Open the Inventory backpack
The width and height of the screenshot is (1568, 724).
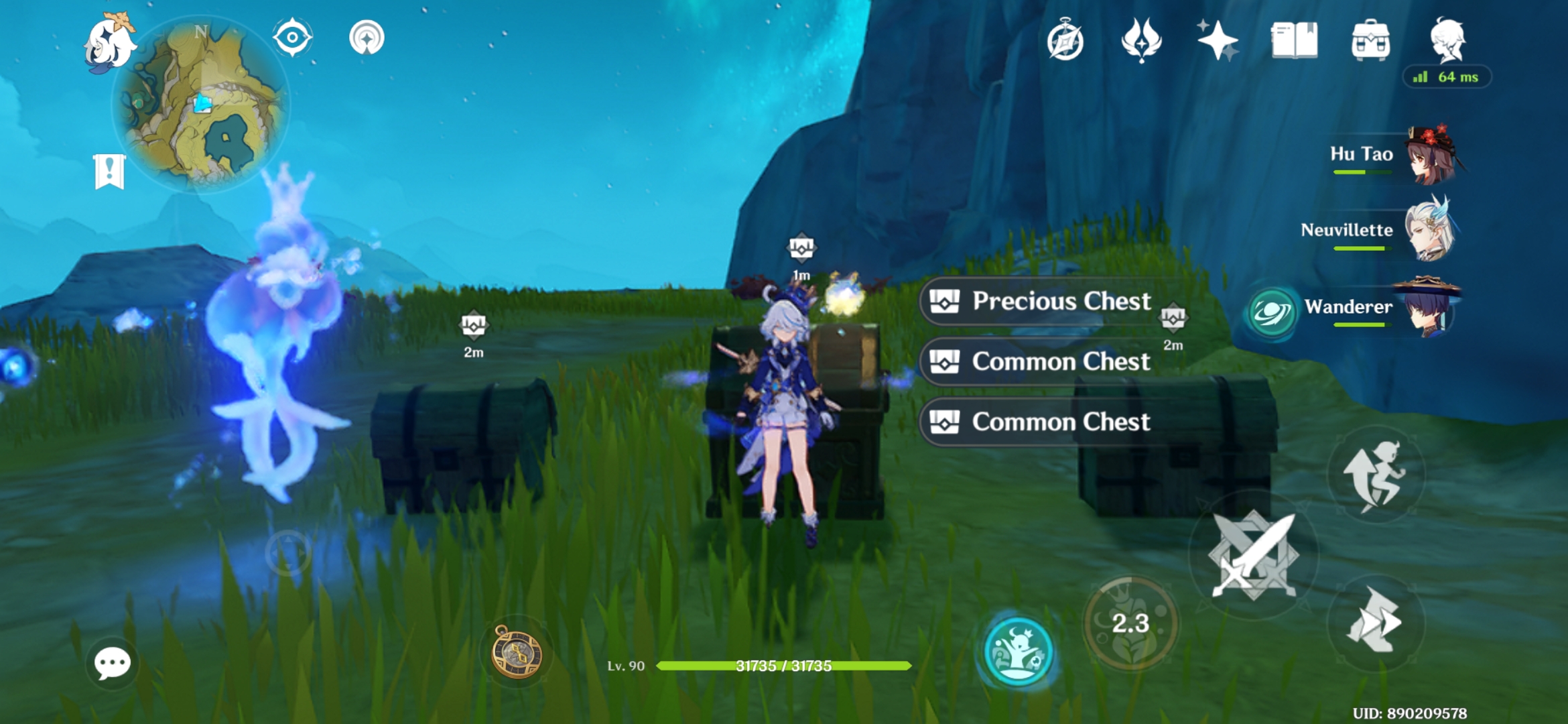pos(1372,42)
